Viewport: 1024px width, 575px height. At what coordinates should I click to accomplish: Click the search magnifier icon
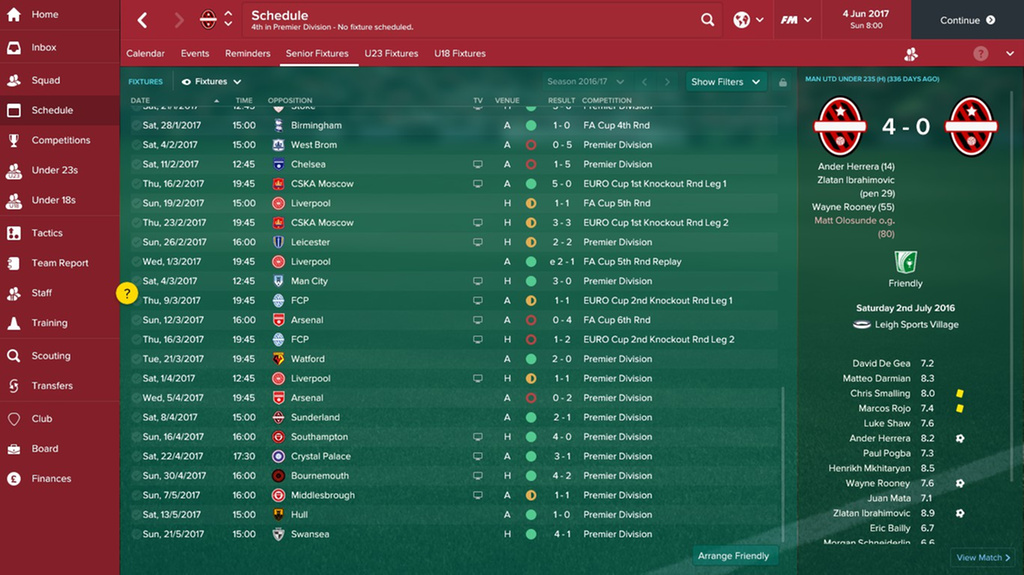pyautogui.click(x=708, y=20)
